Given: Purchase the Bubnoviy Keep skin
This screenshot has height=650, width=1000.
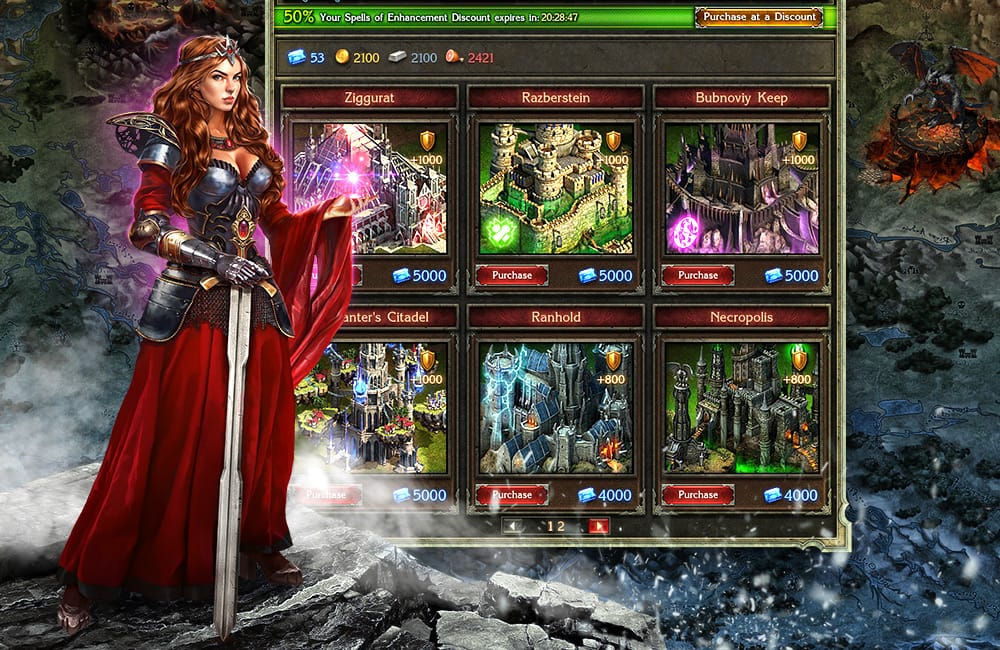Looking at the screenshot, I should (x=698, y=275).
